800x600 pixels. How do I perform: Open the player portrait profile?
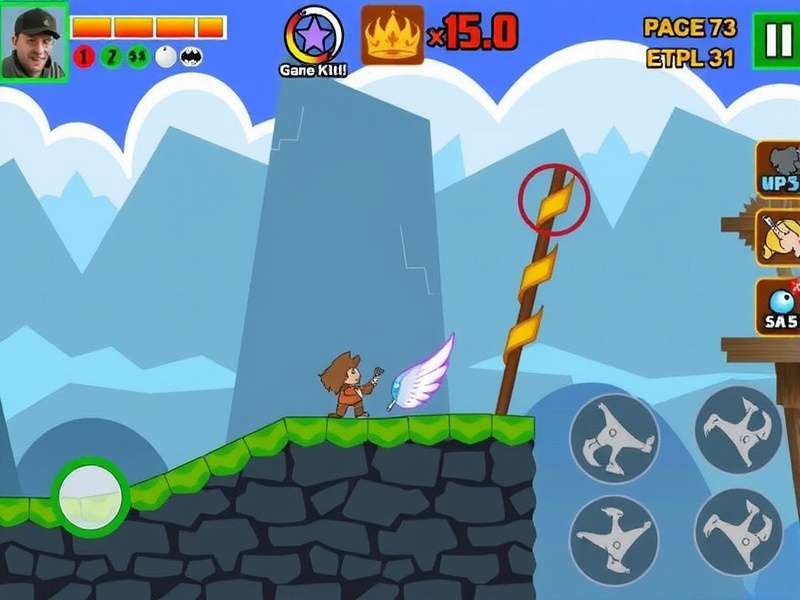click(x=34, y=41)
